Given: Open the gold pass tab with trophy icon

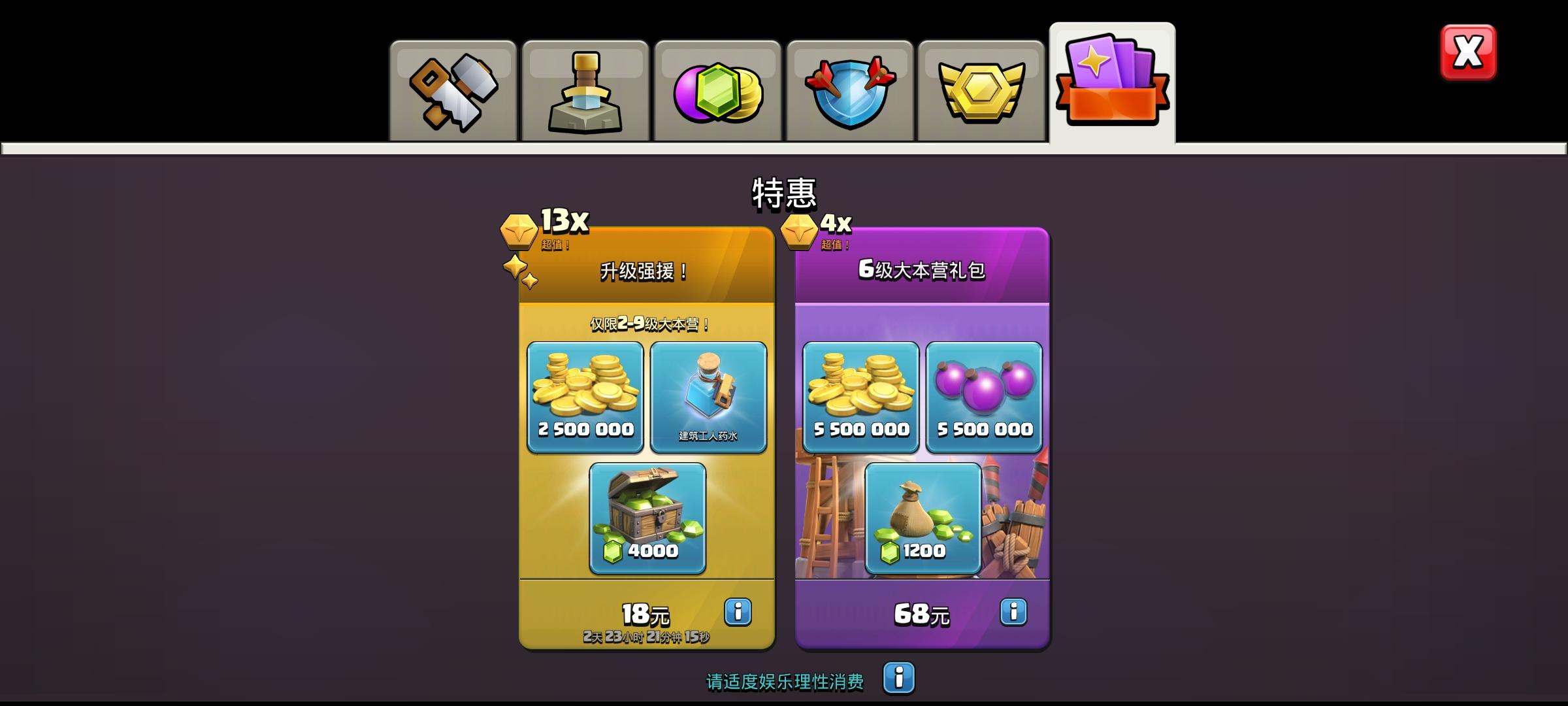Looking at the screenshot, I should pos(980,88).
